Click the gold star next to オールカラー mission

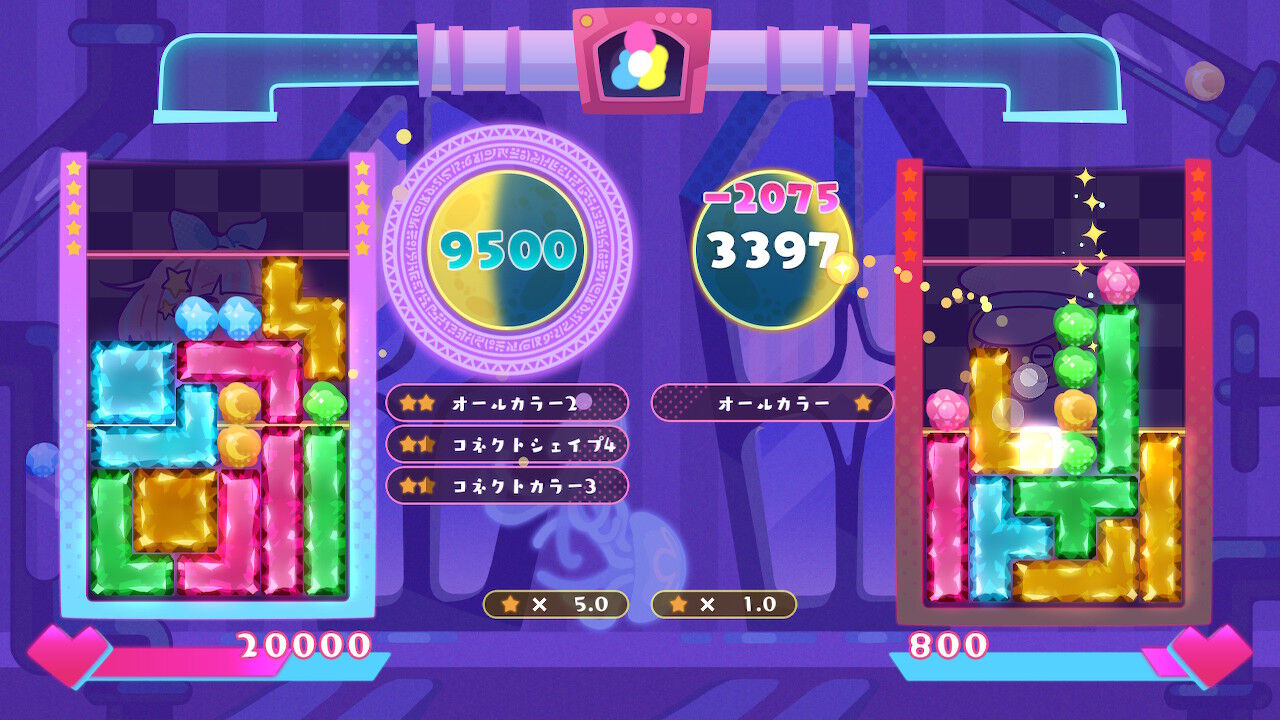coord(864,403)
